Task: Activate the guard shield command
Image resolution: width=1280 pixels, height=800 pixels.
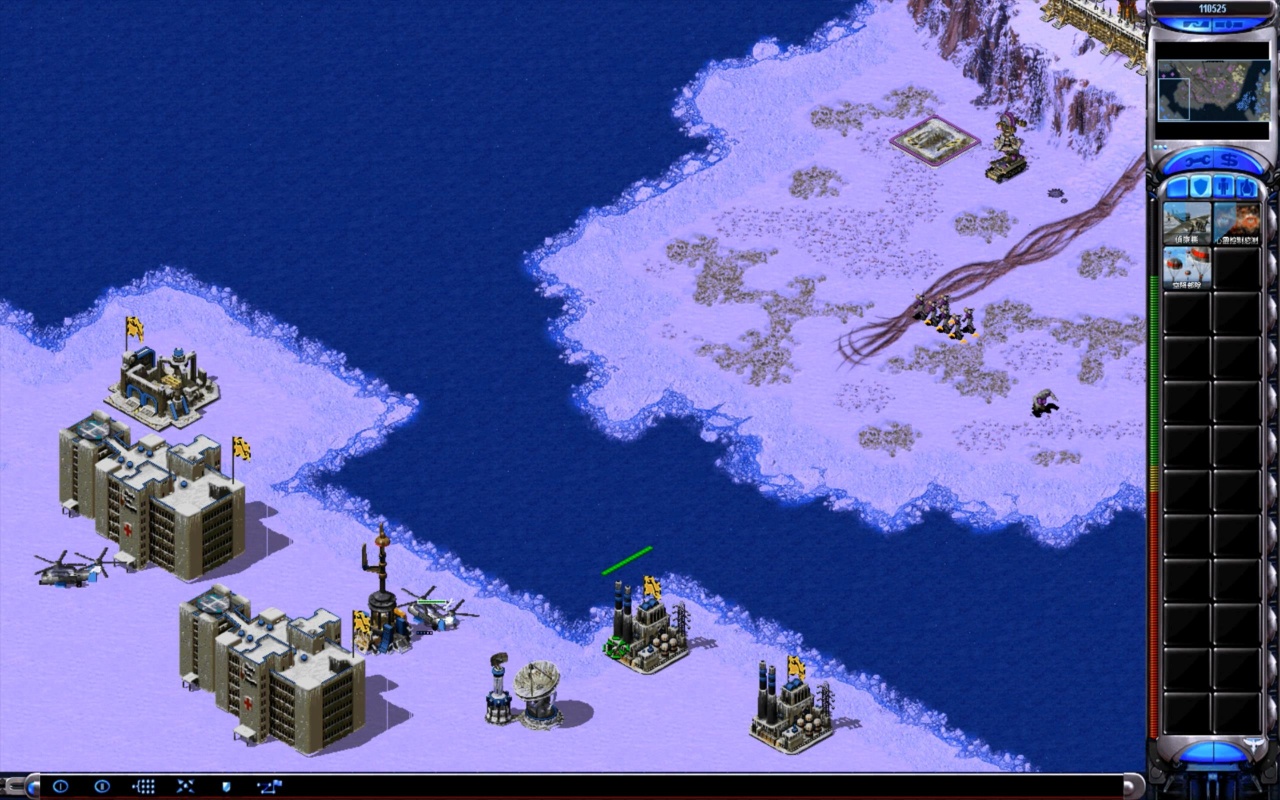Action: [x=226, y=787]
